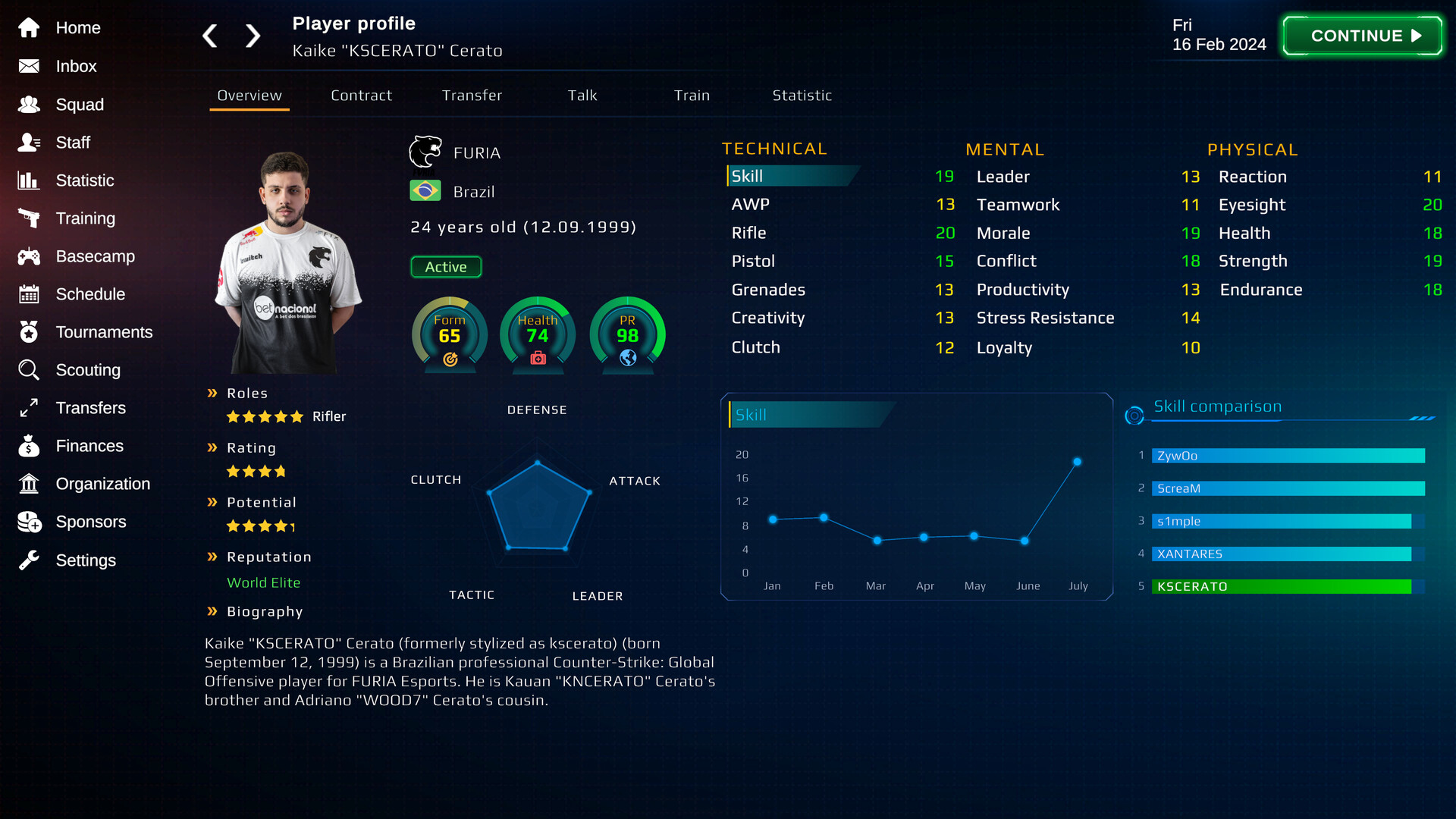Select the July point on Skill chart

tap(1078, 461)
